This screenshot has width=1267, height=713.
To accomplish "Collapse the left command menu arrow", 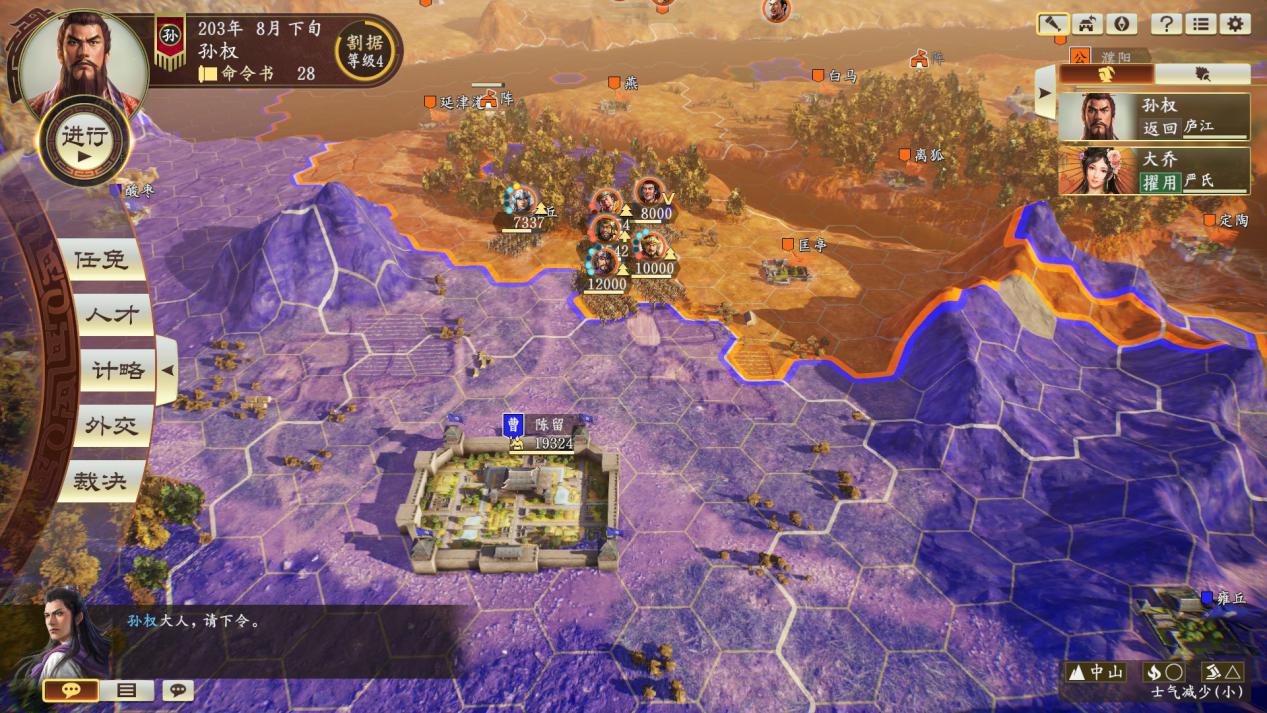I will 168,370.
